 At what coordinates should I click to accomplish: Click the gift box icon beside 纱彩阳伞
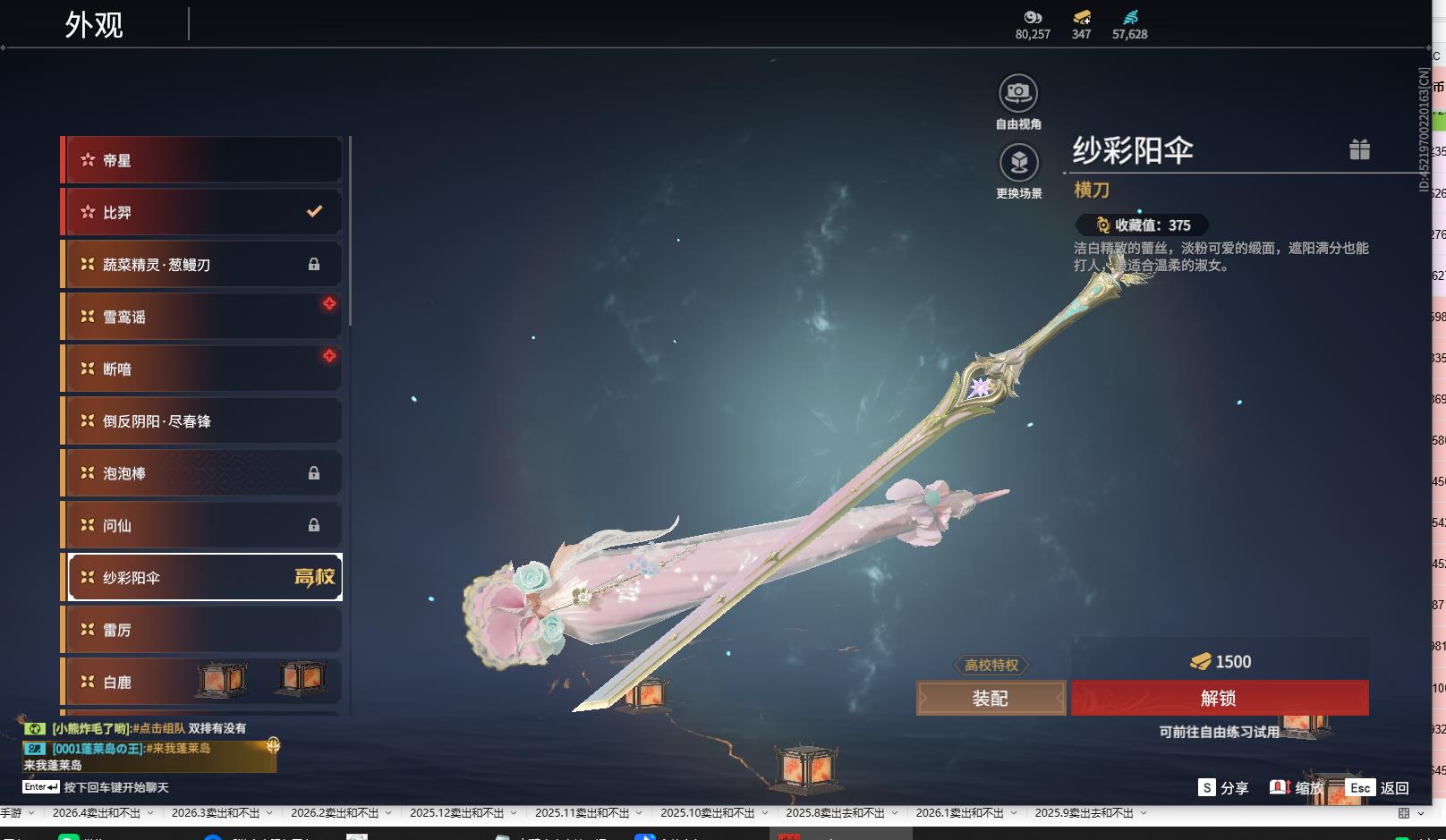coord(1359,149)
